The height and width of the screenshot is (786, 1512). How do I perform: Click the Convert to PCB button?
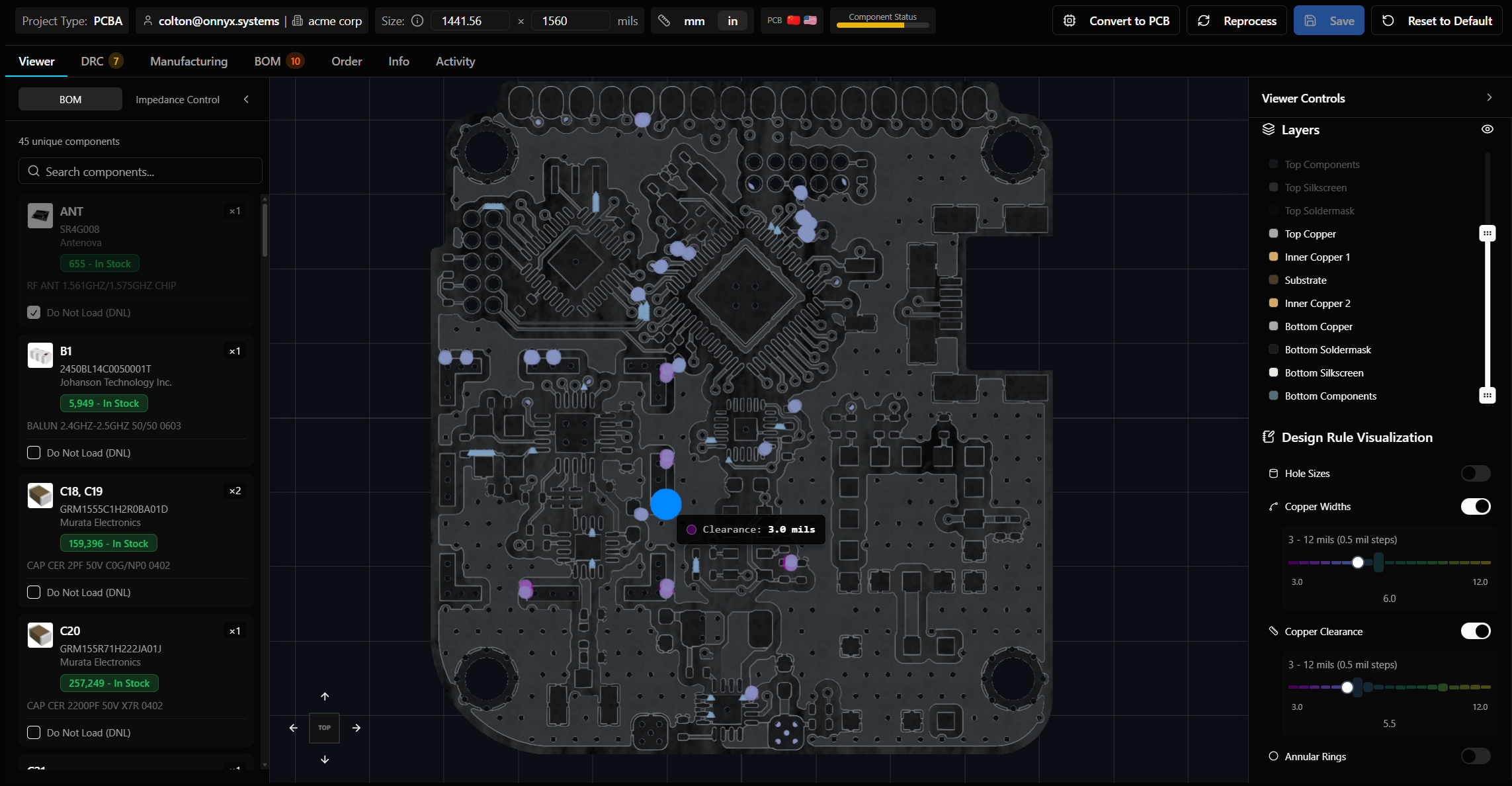(x=1116, y=21)
